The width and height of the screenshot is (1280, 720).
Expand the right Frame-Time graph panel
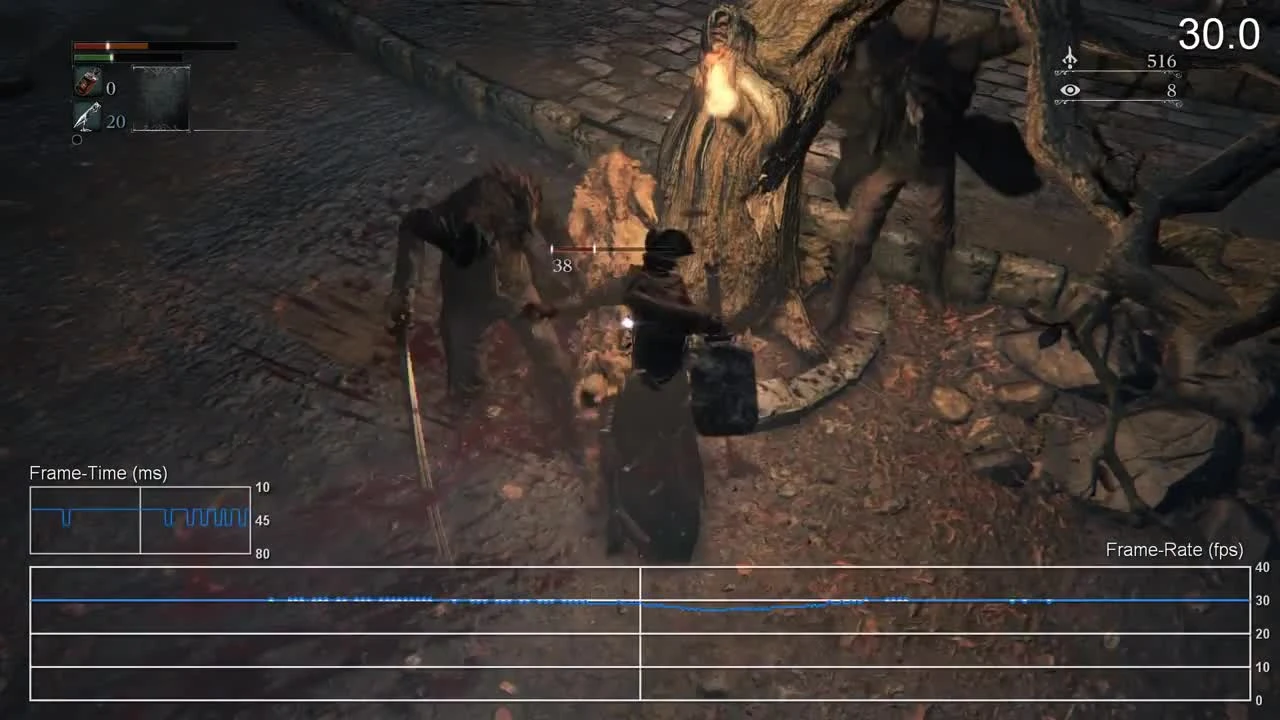[x=194, y=521]
